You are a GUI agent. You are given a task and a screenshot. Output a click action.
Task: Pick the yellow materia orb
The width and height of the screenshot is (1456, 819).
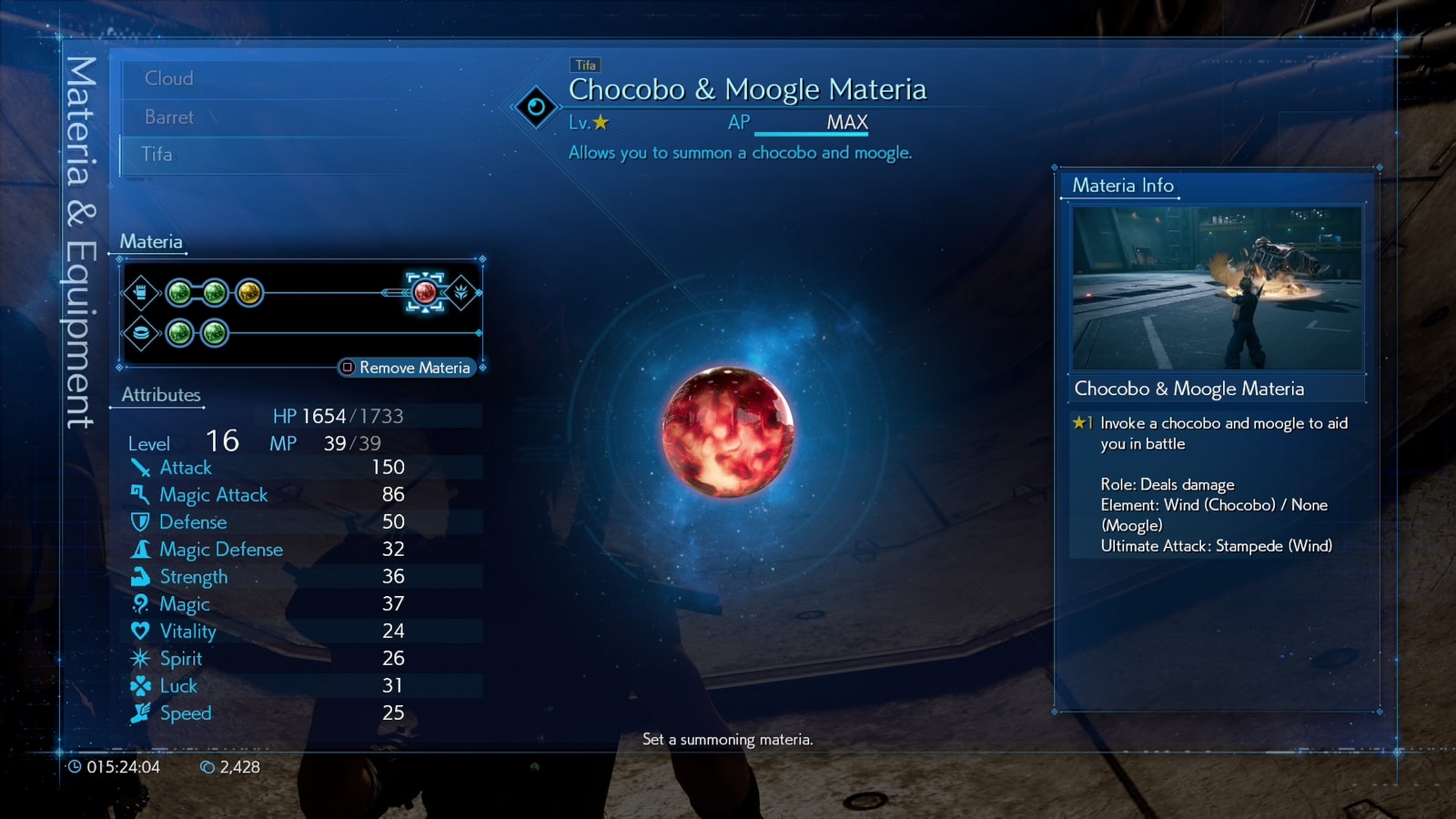(248, 293)
